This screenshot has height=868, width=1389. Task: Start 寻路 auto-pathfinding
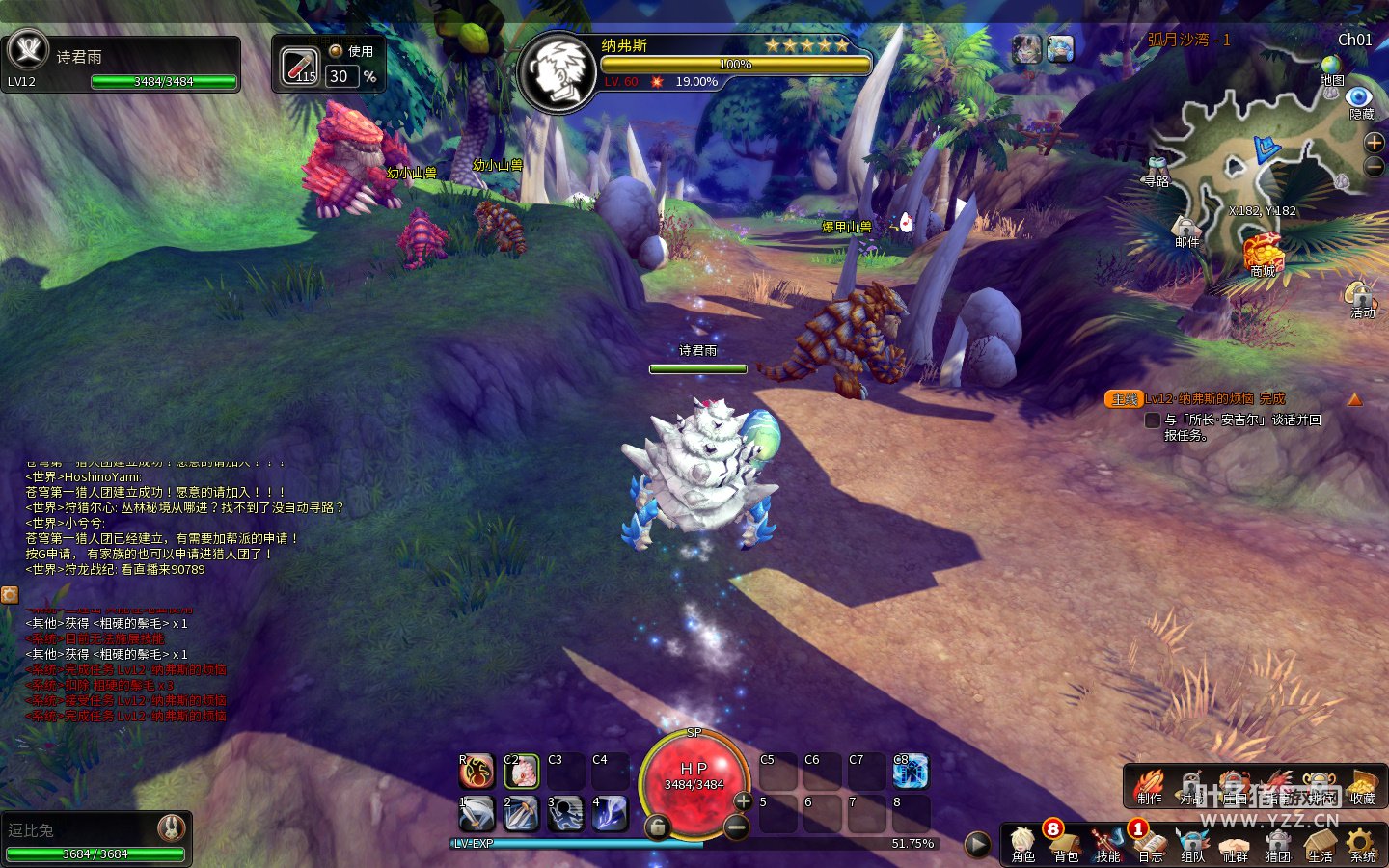click(1157, 170)
